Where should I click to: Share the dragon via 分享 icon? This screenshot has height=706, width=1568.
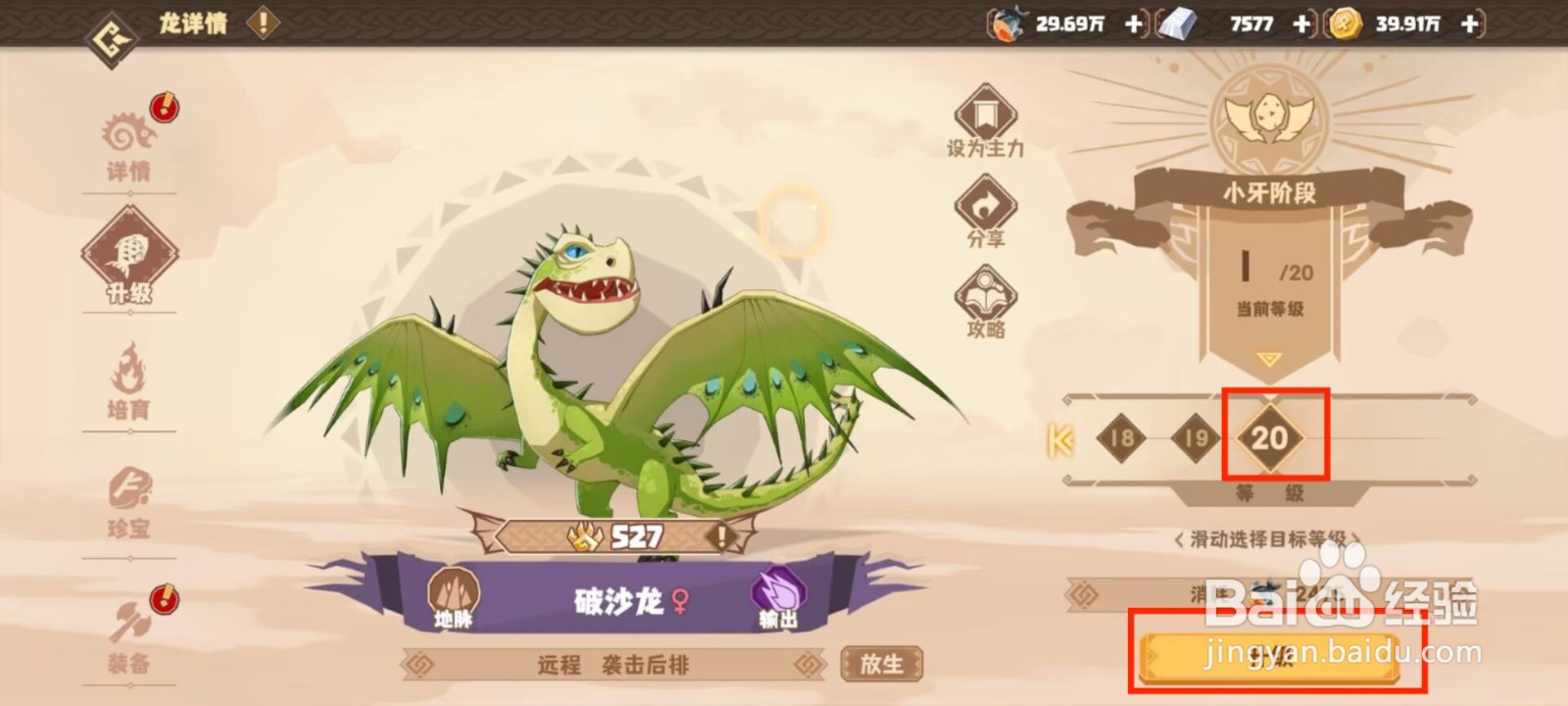pyautogui.click(x=985, y=209)
